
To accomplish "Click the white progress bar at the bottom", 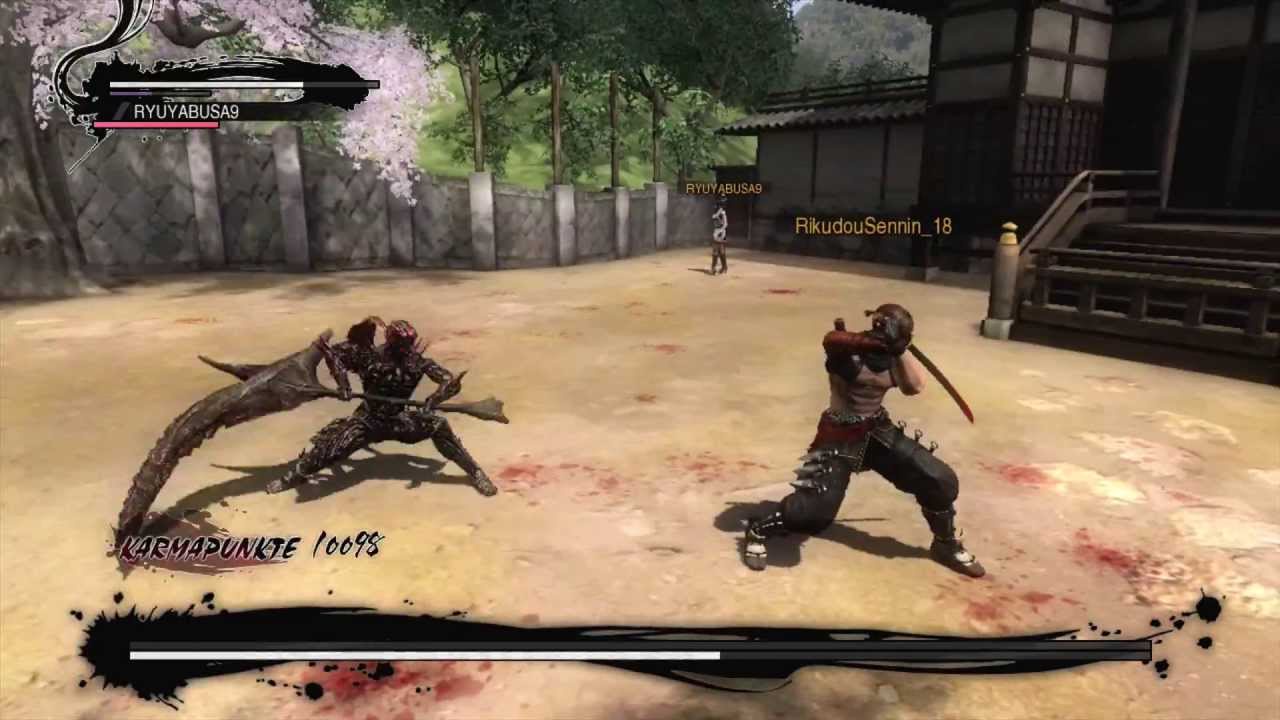I will [420, 654].
